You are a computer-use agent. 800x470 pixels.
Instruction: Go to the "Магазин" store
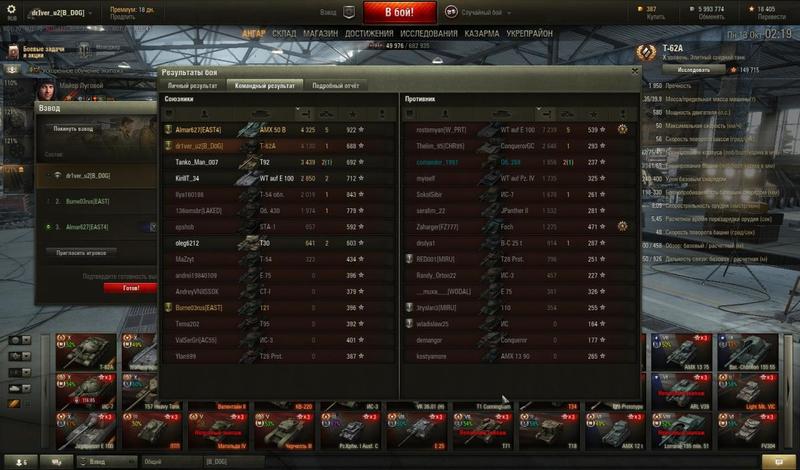(319, 33)
